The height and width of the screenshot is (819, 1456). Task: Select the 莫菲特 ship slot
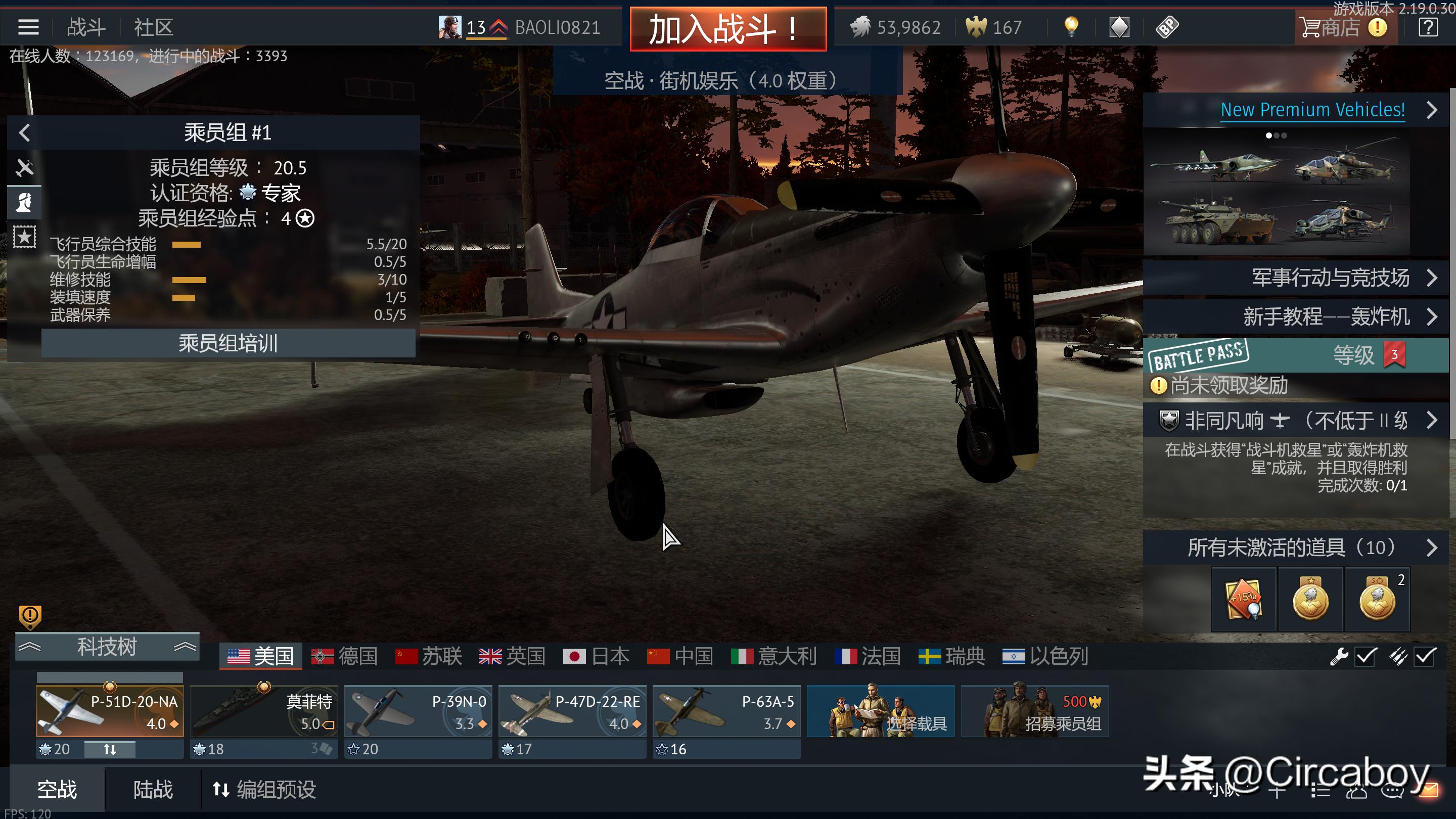[264, 711]
